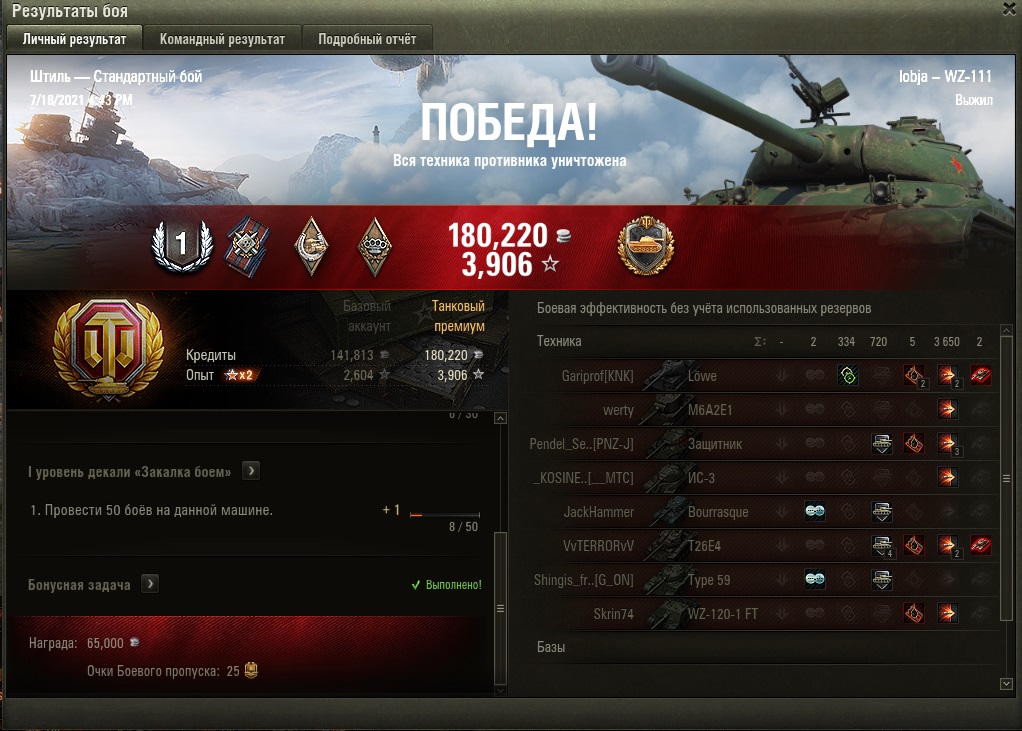
Task: Open the «Подробный отчёт» tab
Action: point(367,39)
